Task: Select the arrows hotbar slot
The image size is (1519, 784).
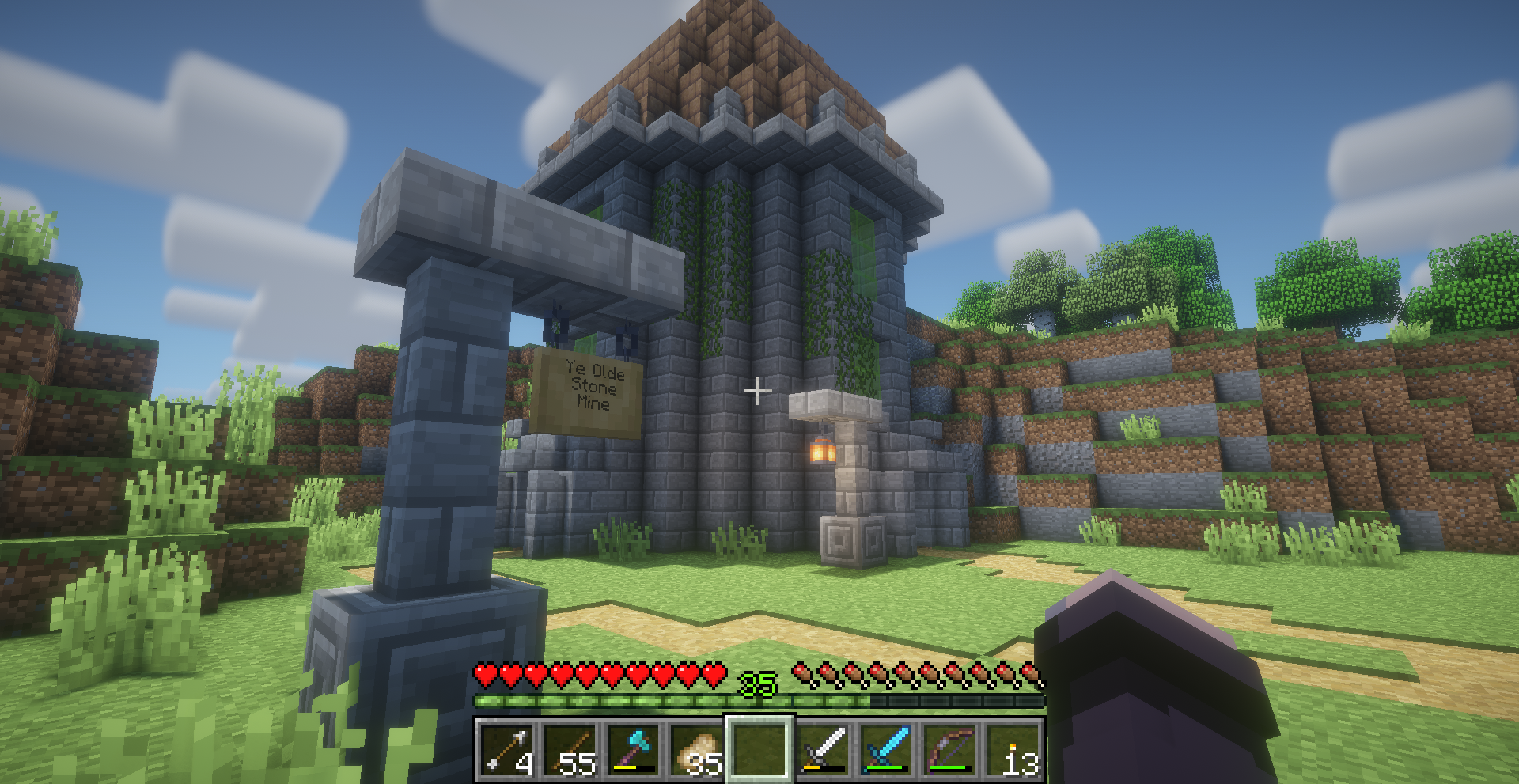Action: [506, 748]
